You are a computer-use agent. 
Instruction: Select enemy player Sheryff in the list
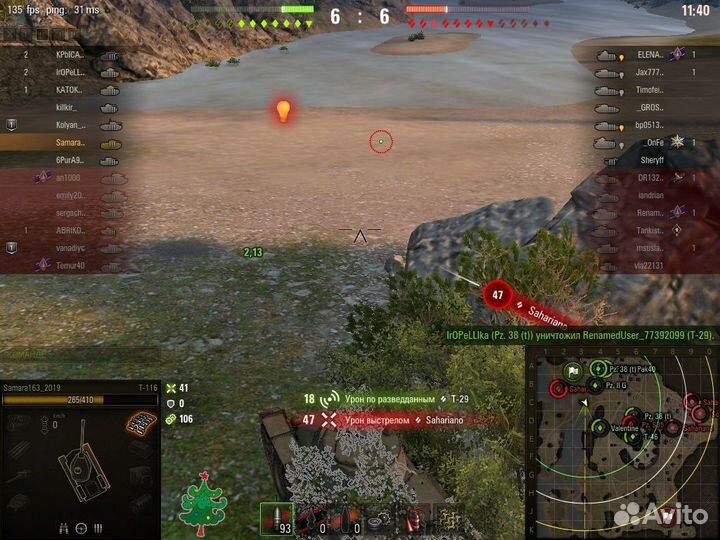coord(651,160)
